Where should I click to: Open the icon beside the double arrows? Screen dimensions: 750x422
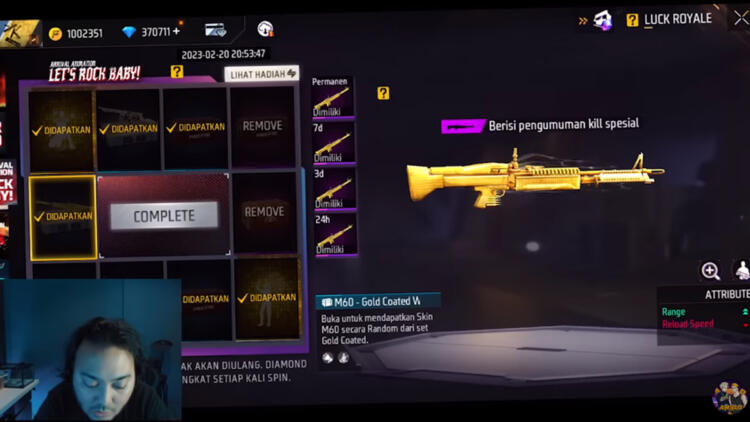603,19
